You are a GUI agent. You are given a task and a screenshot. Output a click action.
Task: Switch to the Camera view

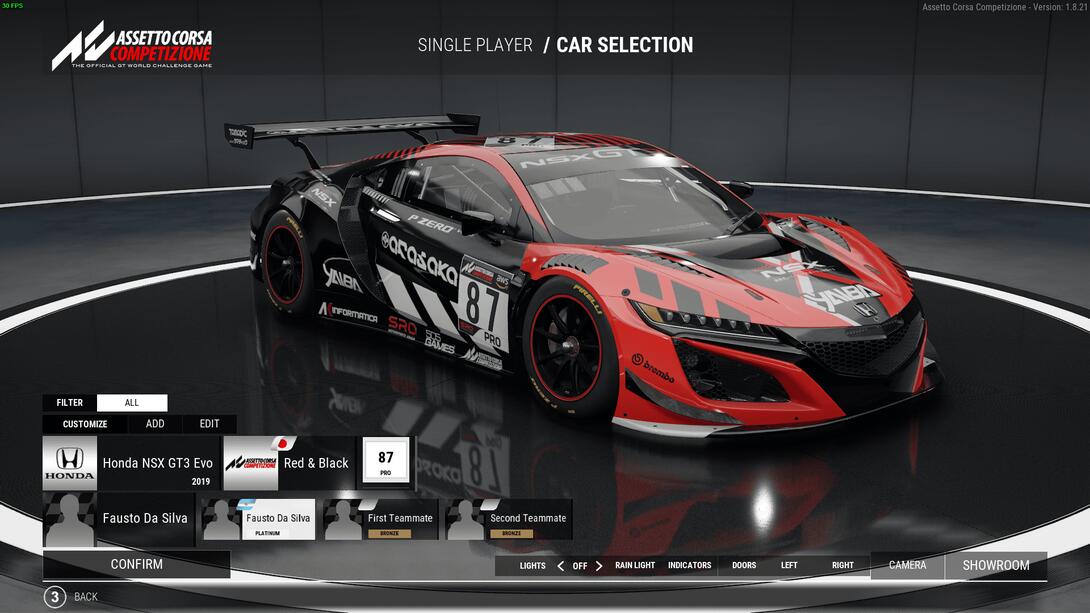point(907,566)
